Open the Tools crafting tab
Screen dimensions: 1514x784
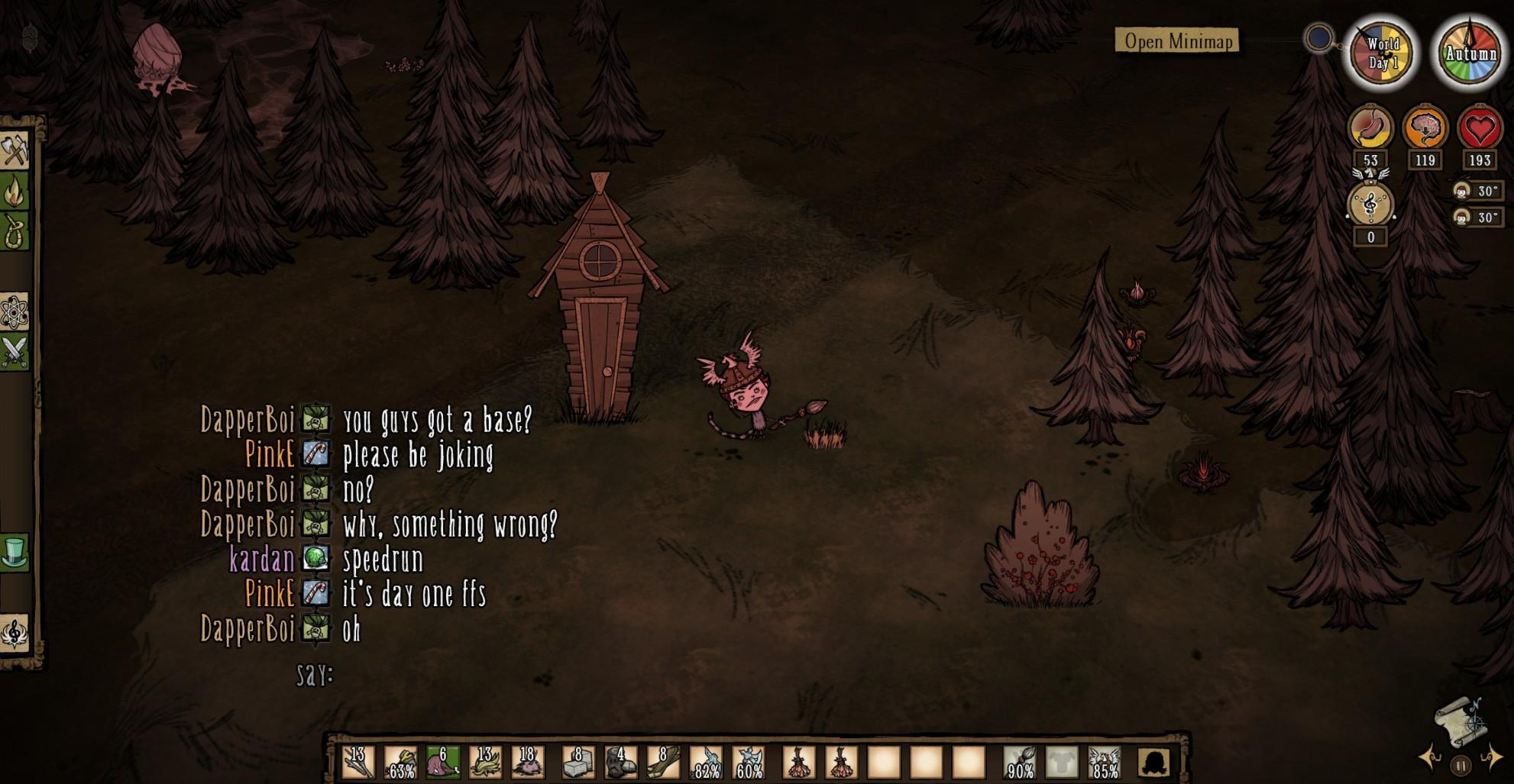coord(15,150)
